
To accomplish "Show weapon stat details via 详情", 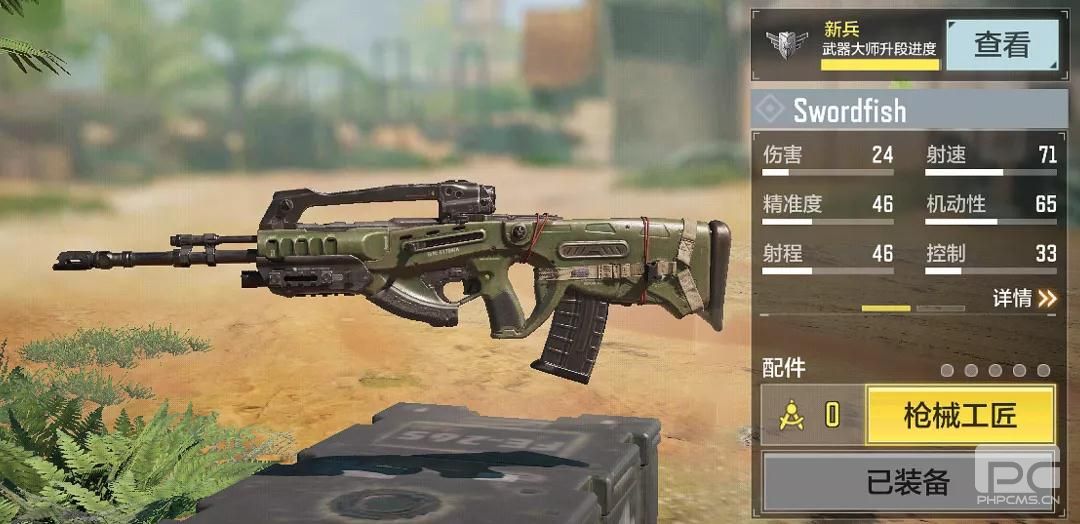I will coord(1024,298).
